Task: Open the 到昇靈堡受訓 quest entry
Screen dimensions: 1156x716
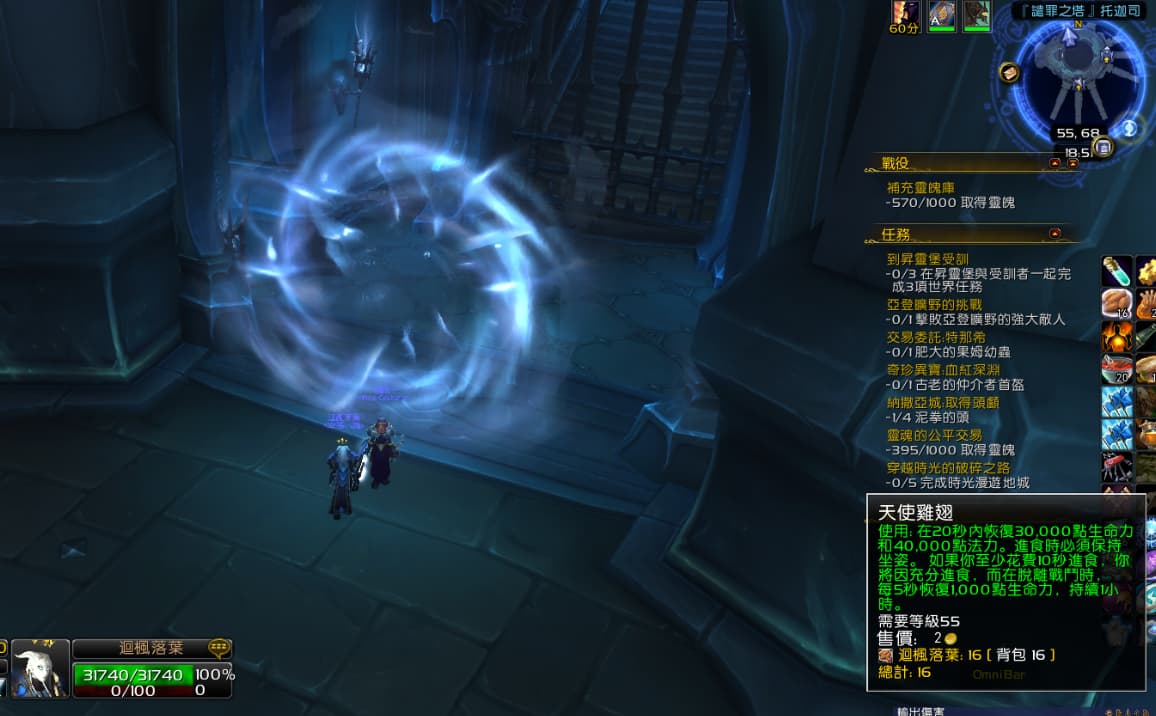Action: pyautogui.click(x=927, y=259)
